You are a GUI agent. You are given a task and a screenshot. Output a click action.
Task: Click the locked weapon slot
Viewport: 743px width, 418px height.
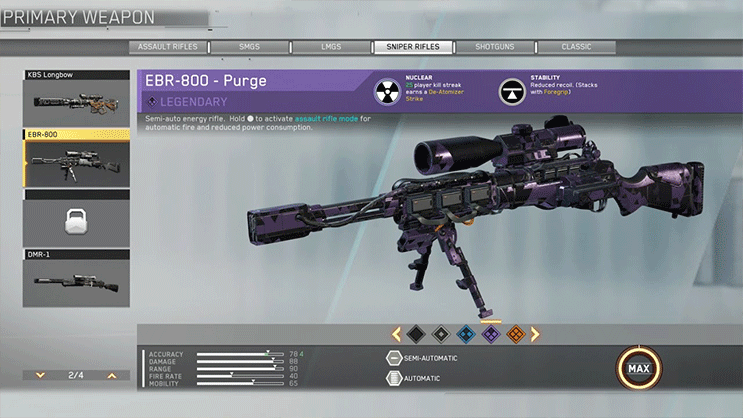76,220
